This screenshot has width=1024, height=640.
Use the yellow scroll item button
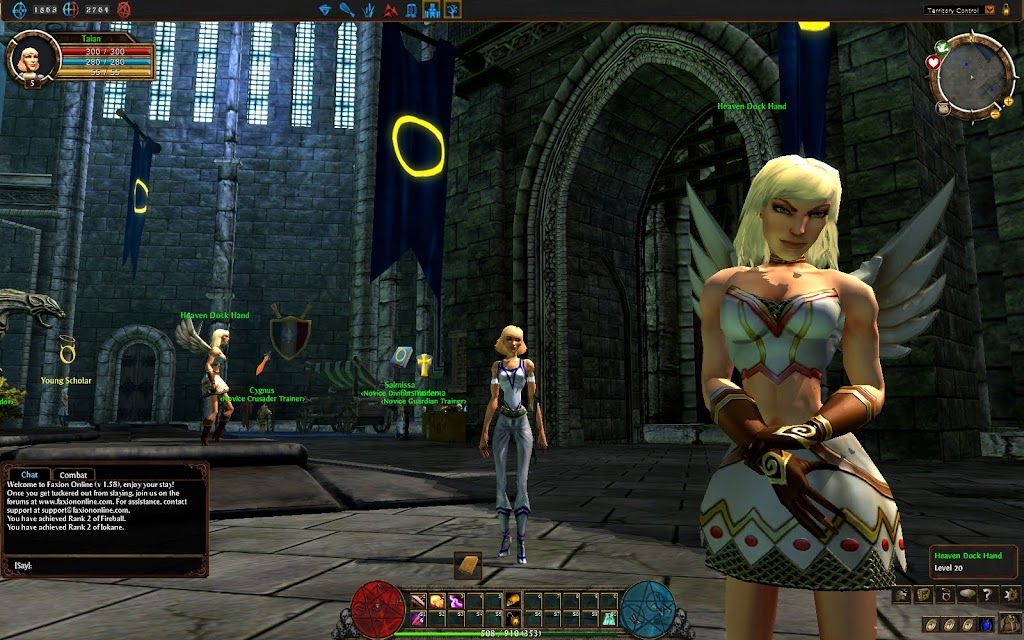[467, 565]
